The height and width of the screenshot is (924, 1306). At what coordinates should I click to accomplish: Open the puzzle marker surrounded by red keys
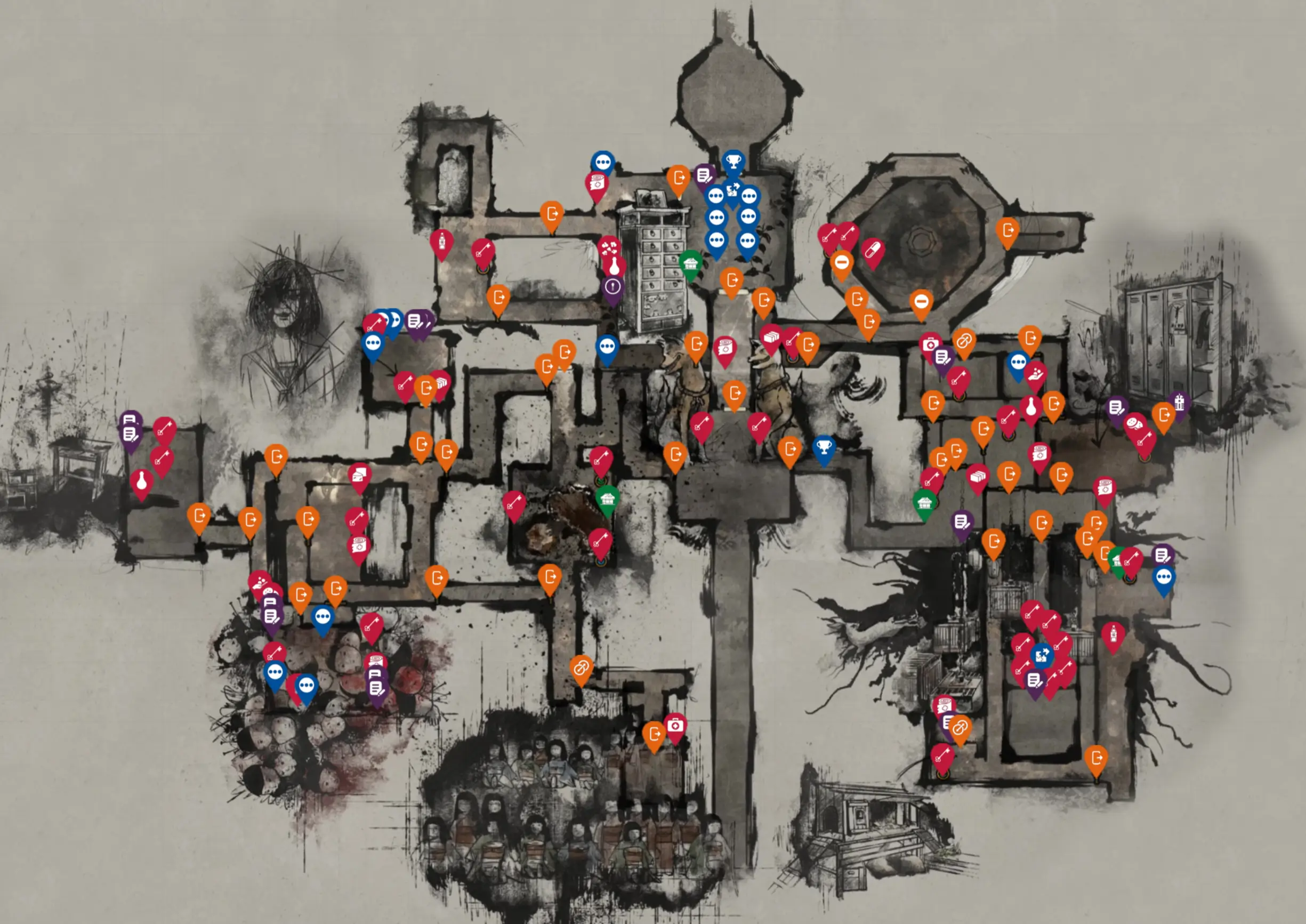point(1042,655)
